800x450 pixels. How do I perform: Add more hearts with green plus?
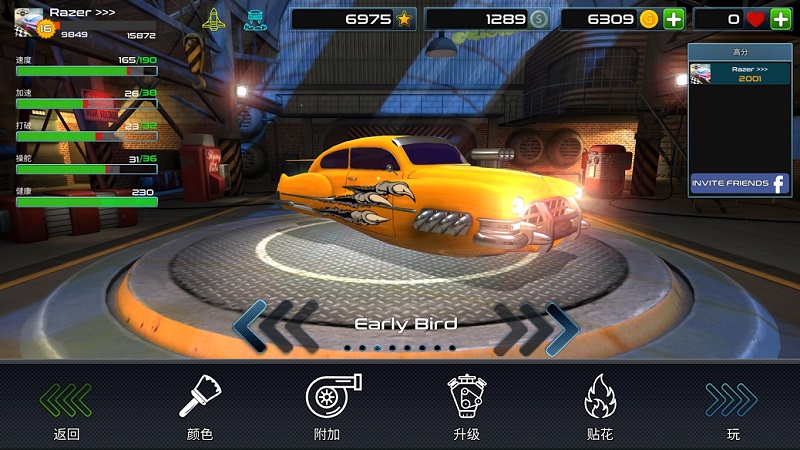[x=780, y=19]
